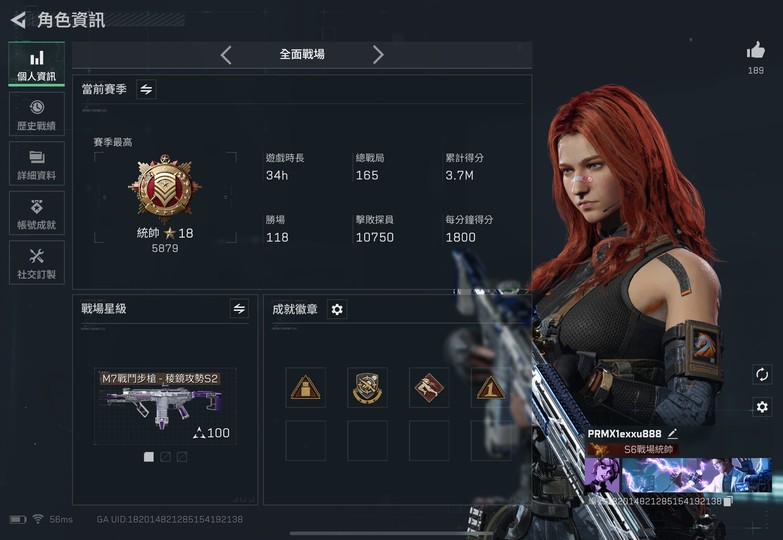The height and width of the screenshot is (540, 783).
Task: Go back using the top-left arrow
Action: 18,19
